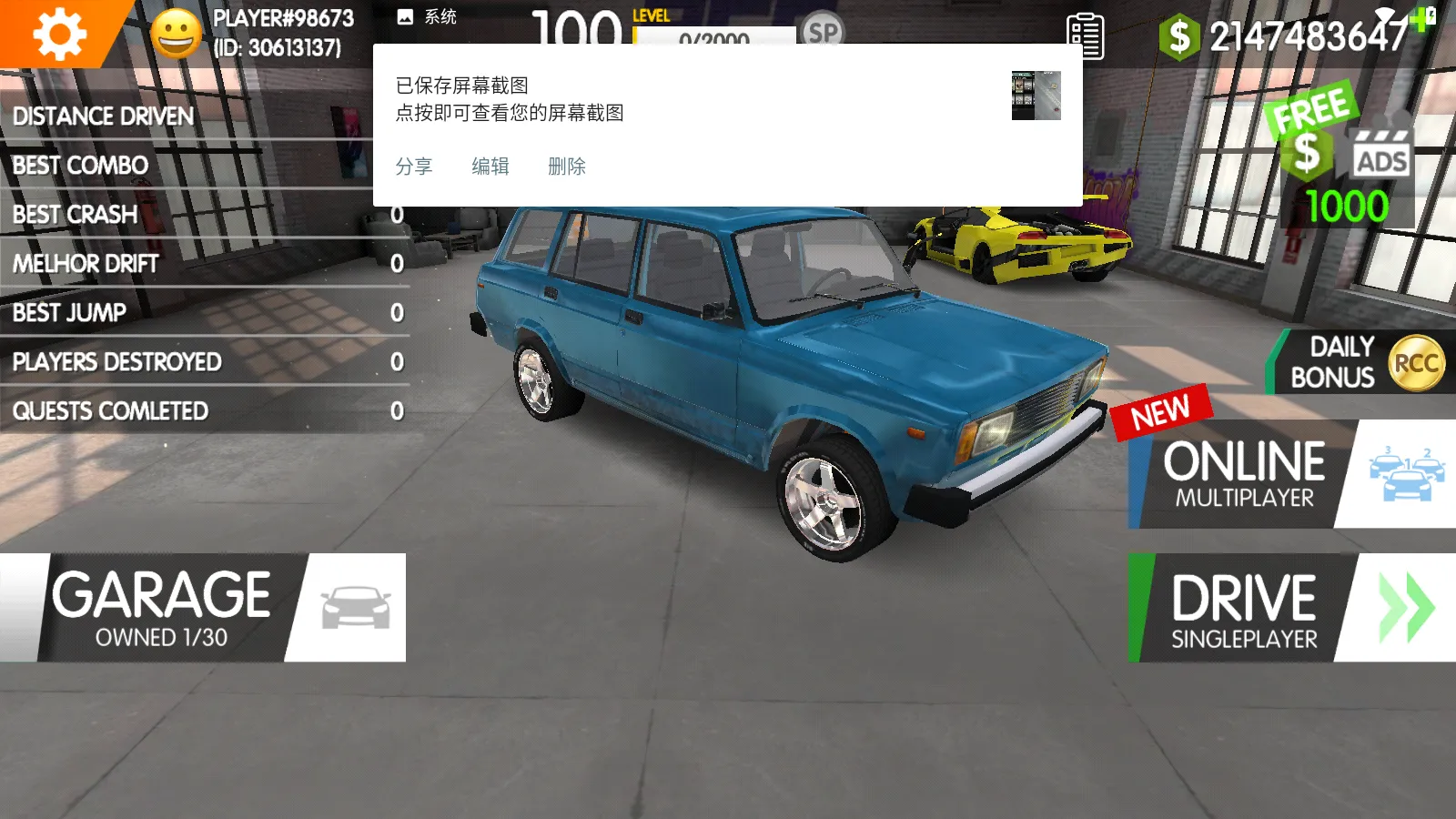Open the settings gear menu

point(58,34)
